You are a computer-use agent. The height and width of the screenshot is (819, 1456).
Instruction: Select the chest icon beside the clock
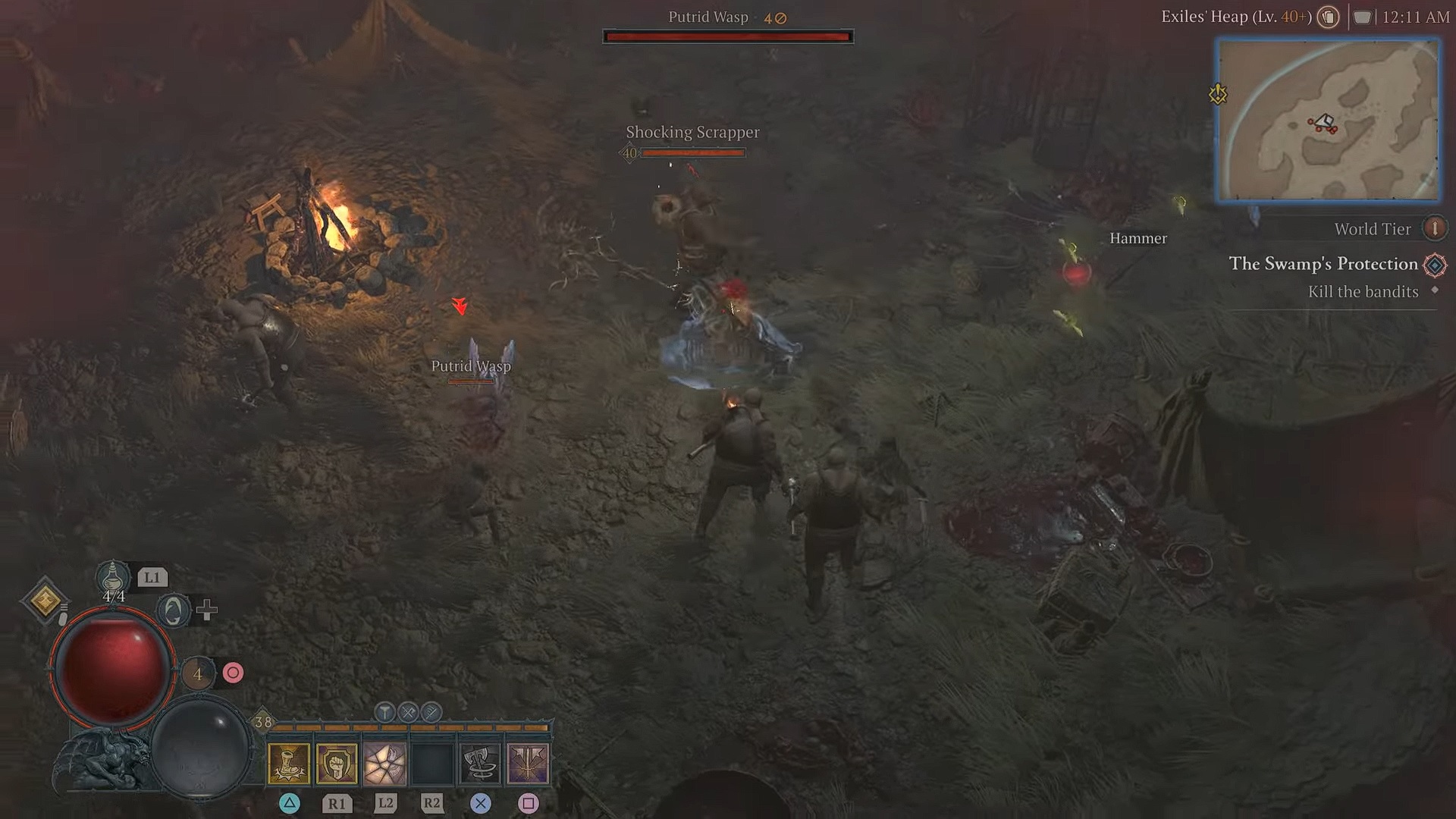pos(1363,17)
